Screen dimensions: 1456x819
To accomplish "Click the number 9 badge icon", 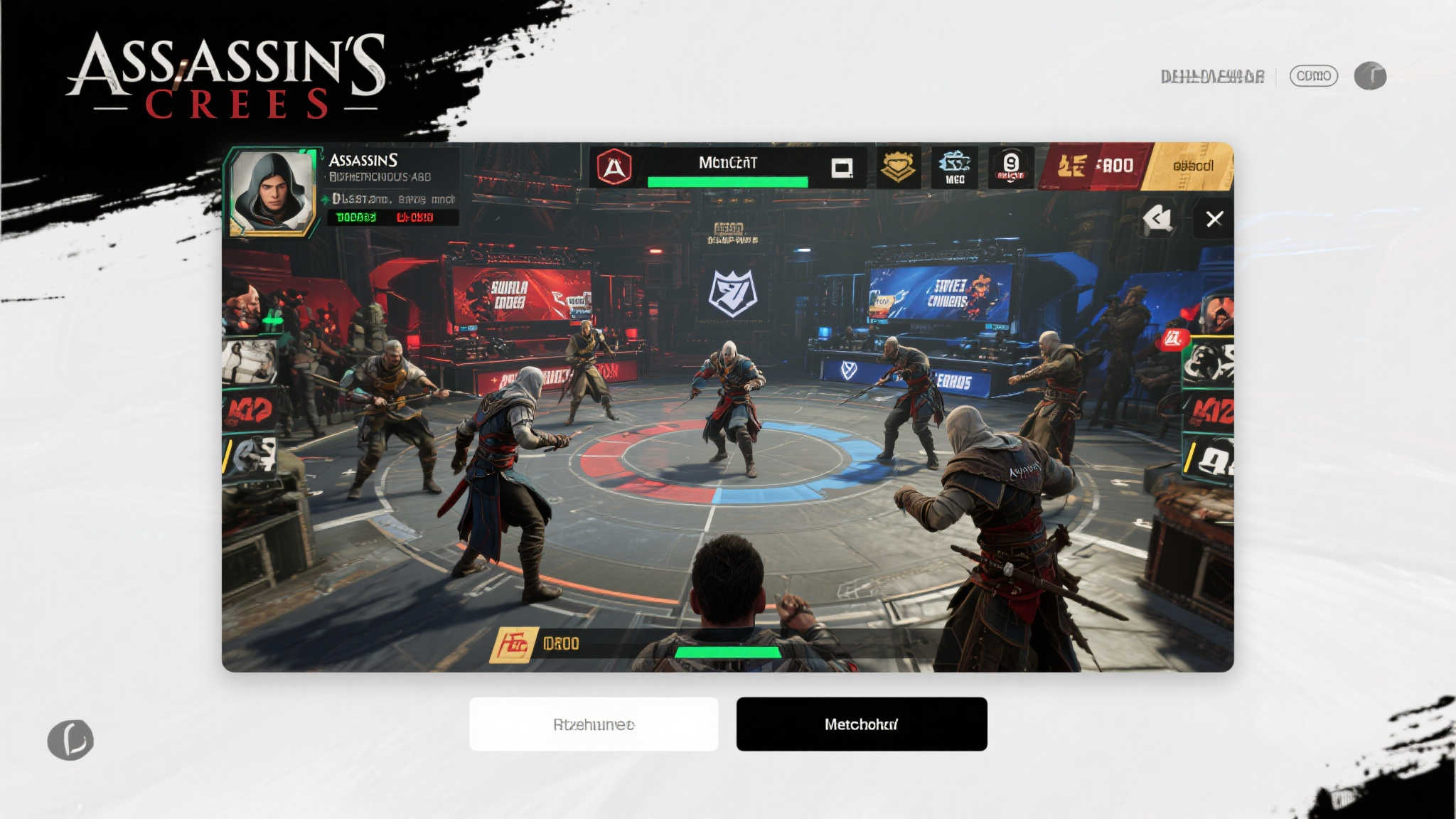I will point(1010,168).
